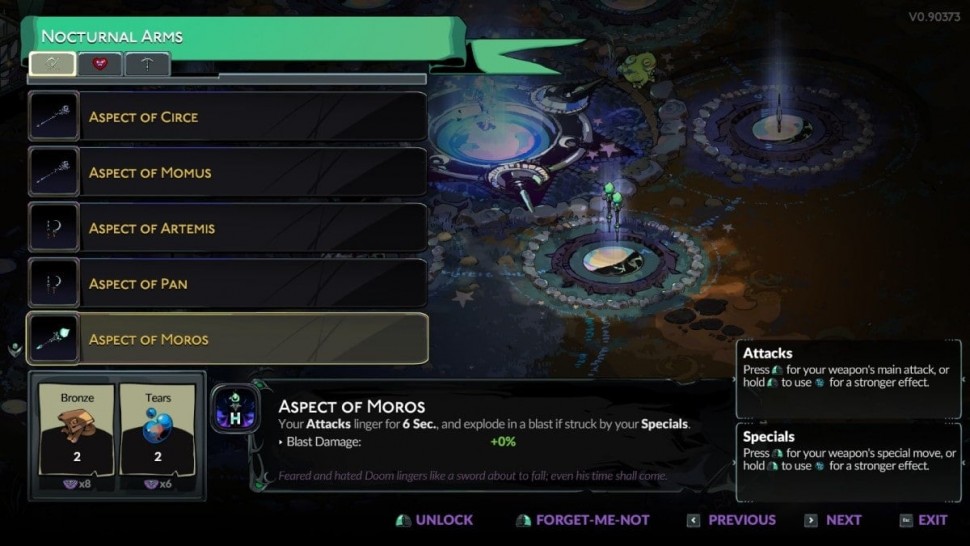This screenshot has height=546, width=970.
Task: Open the pickaxe tools tab
Action: pos(146,64)
